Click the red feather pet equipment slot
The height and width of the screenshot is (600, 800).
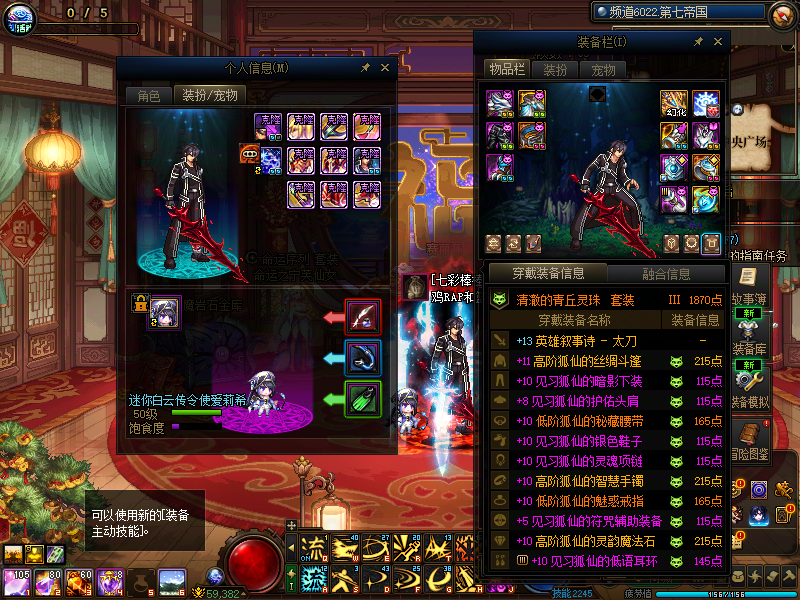coord(362,317)
